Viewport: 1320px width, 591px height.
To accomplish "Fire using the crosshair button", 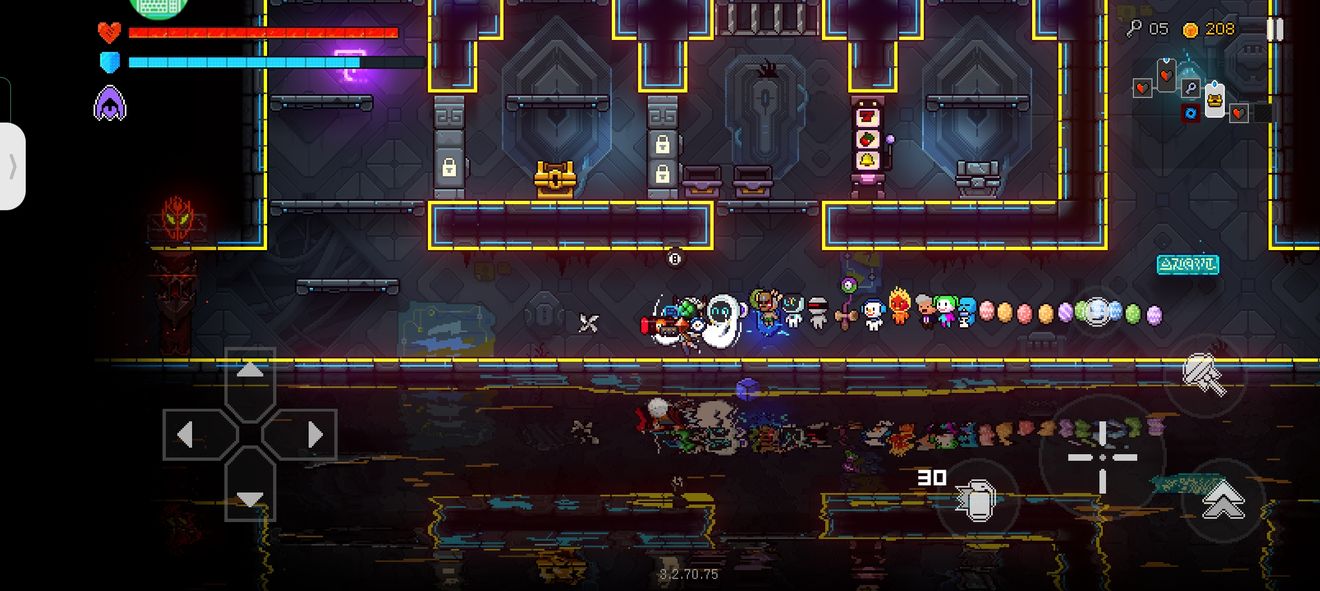I will [1102, 457].
